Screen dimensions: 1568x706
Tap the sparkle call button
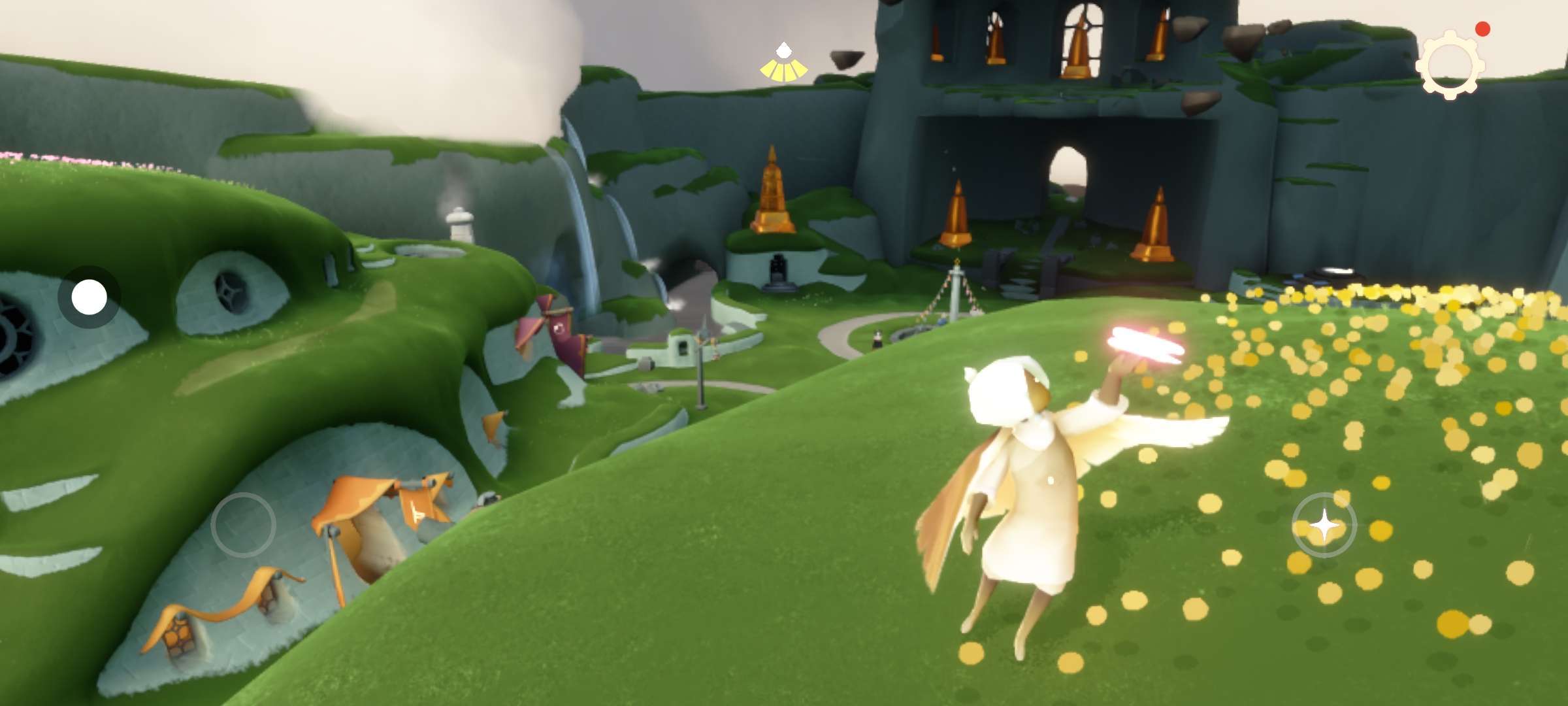coord(1324,525)
